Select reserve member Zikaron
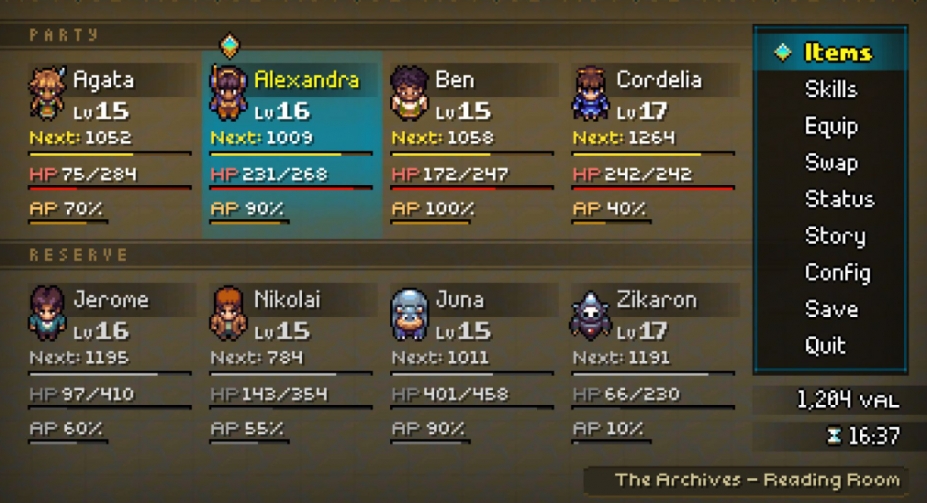The image size is (927, 503). click(654, 365)
